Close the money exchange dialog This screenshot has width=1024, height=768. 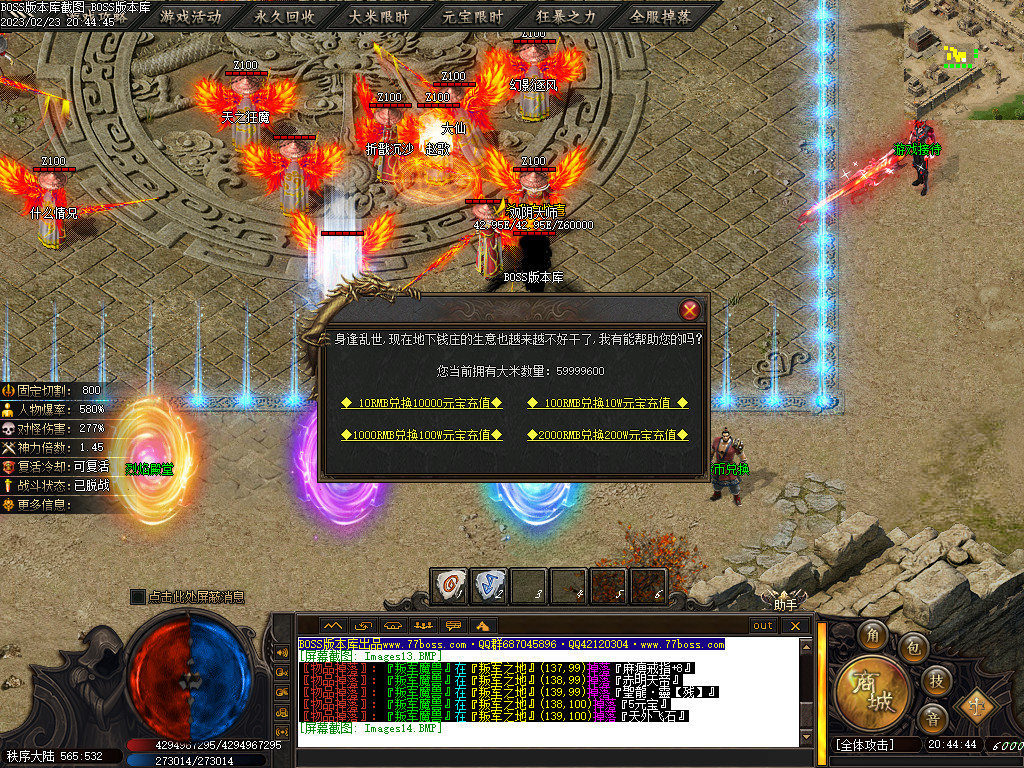coord(689,310)
